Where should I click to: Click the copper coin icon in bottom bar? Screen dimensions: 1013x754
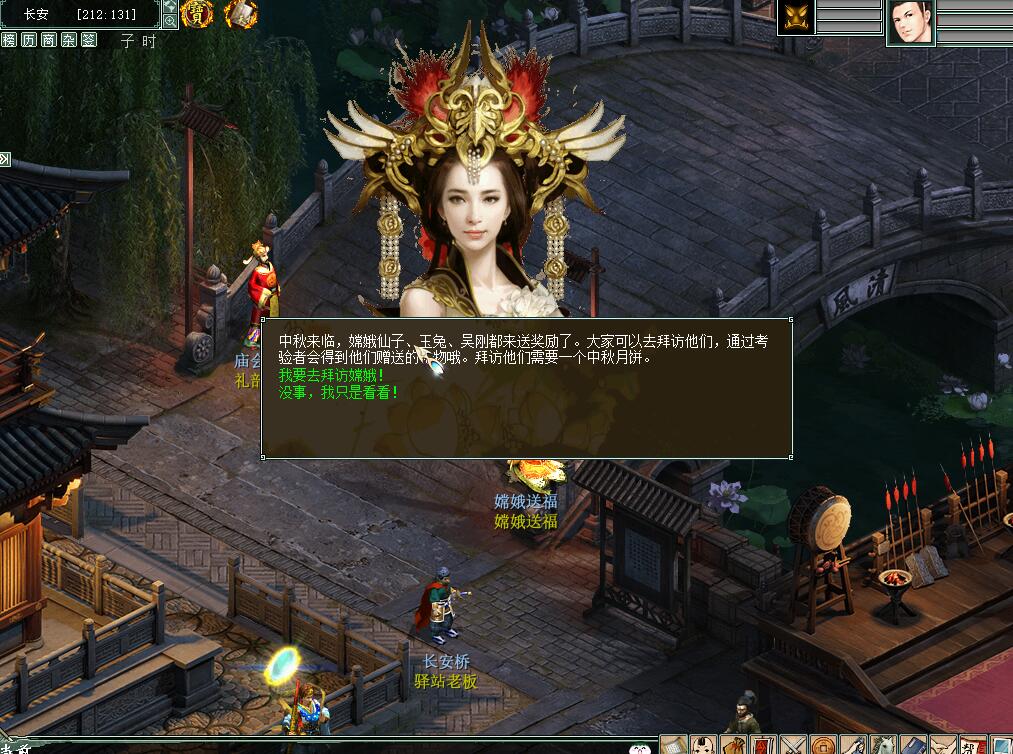821,745
